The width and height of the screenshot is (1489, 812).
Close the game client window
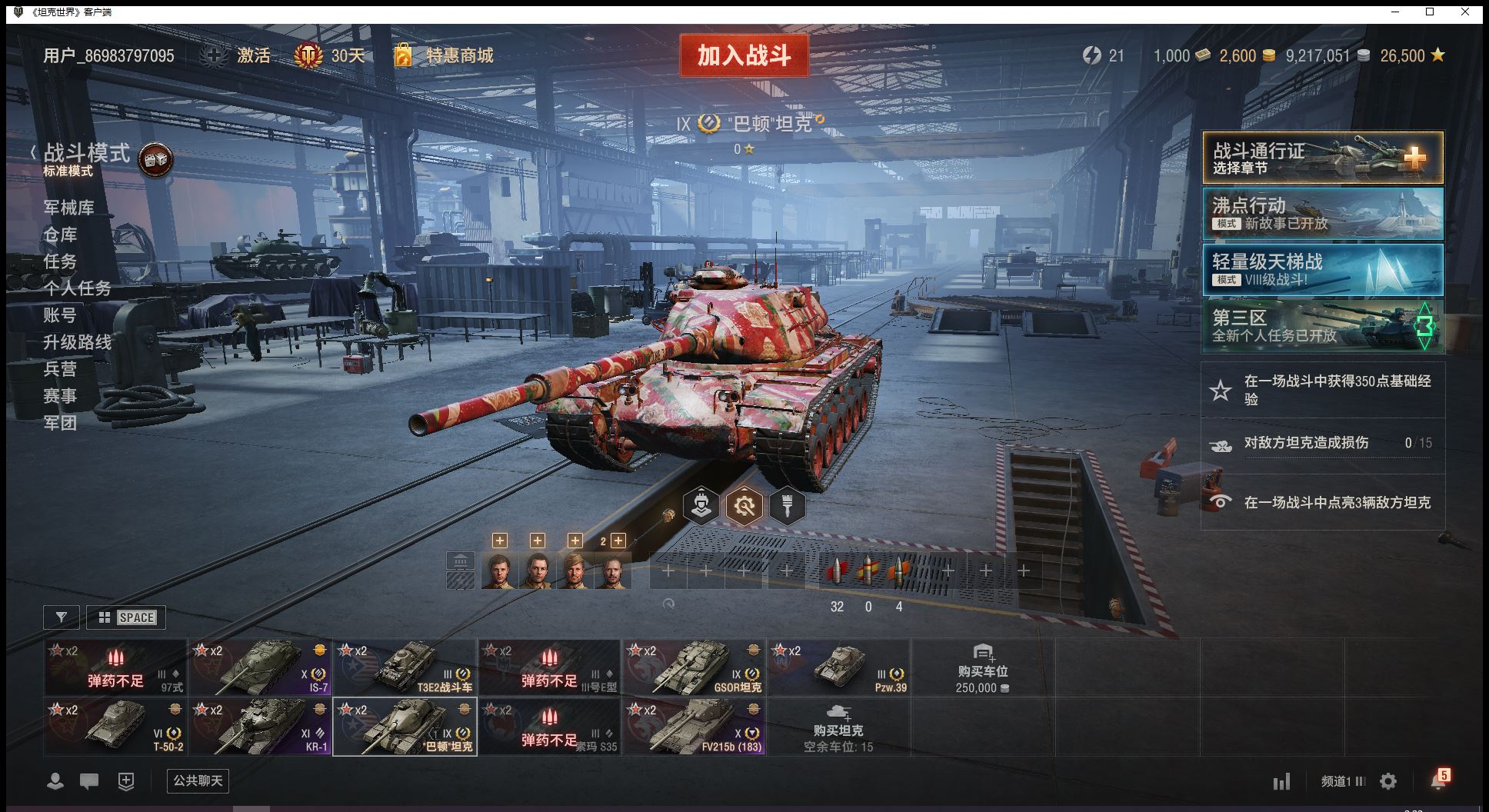(1466, 12)
